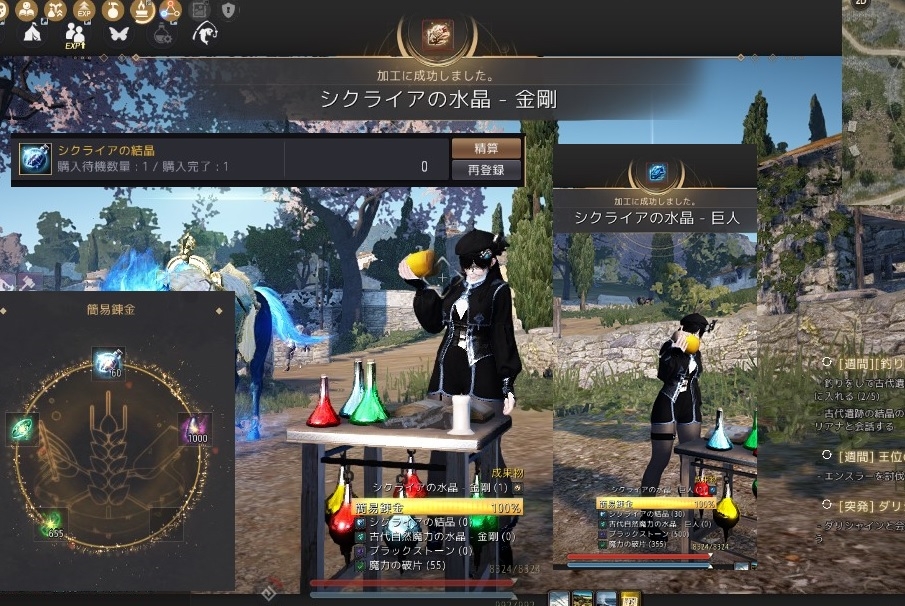This screenshot has height=606, width=905.
Task: Choose the purple item slot holding 1000
Action: pos(193,428)
